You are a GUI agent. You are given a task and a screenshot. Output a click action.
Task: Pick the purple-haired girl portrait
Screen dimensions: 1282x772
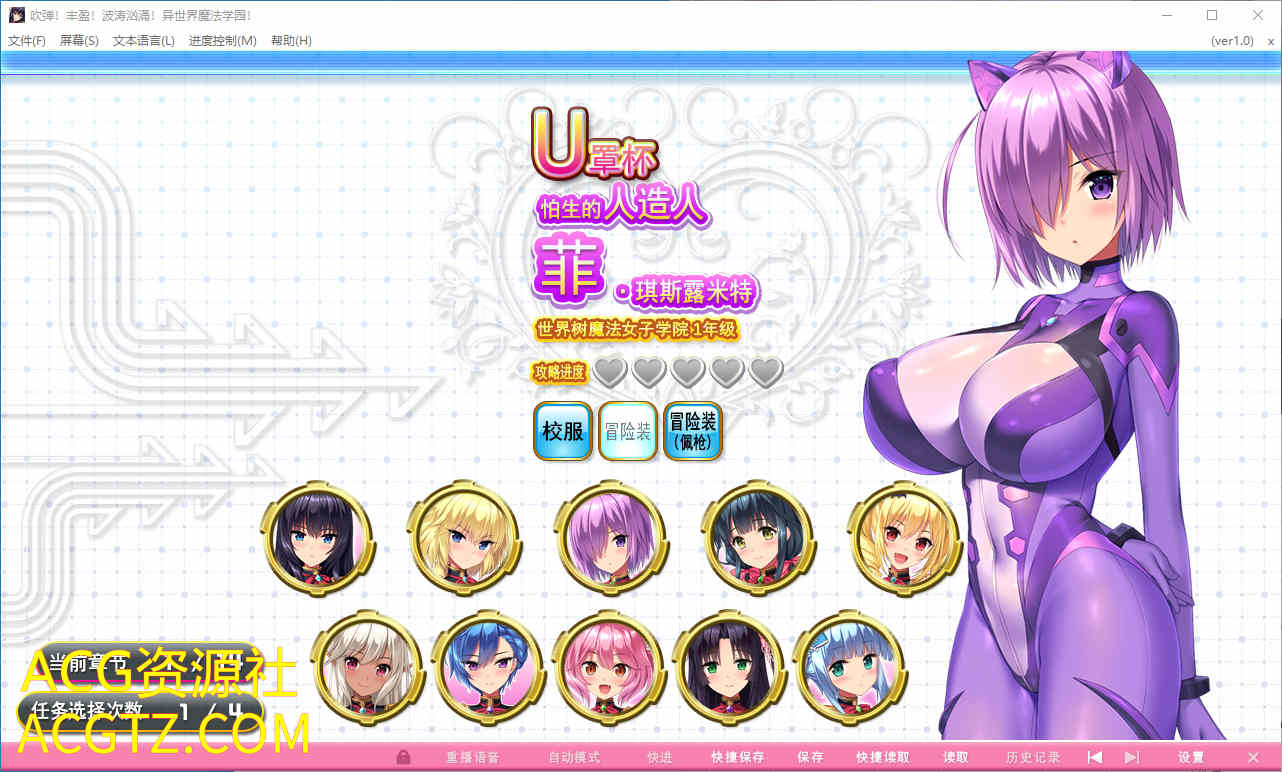[x=610, y=538]
